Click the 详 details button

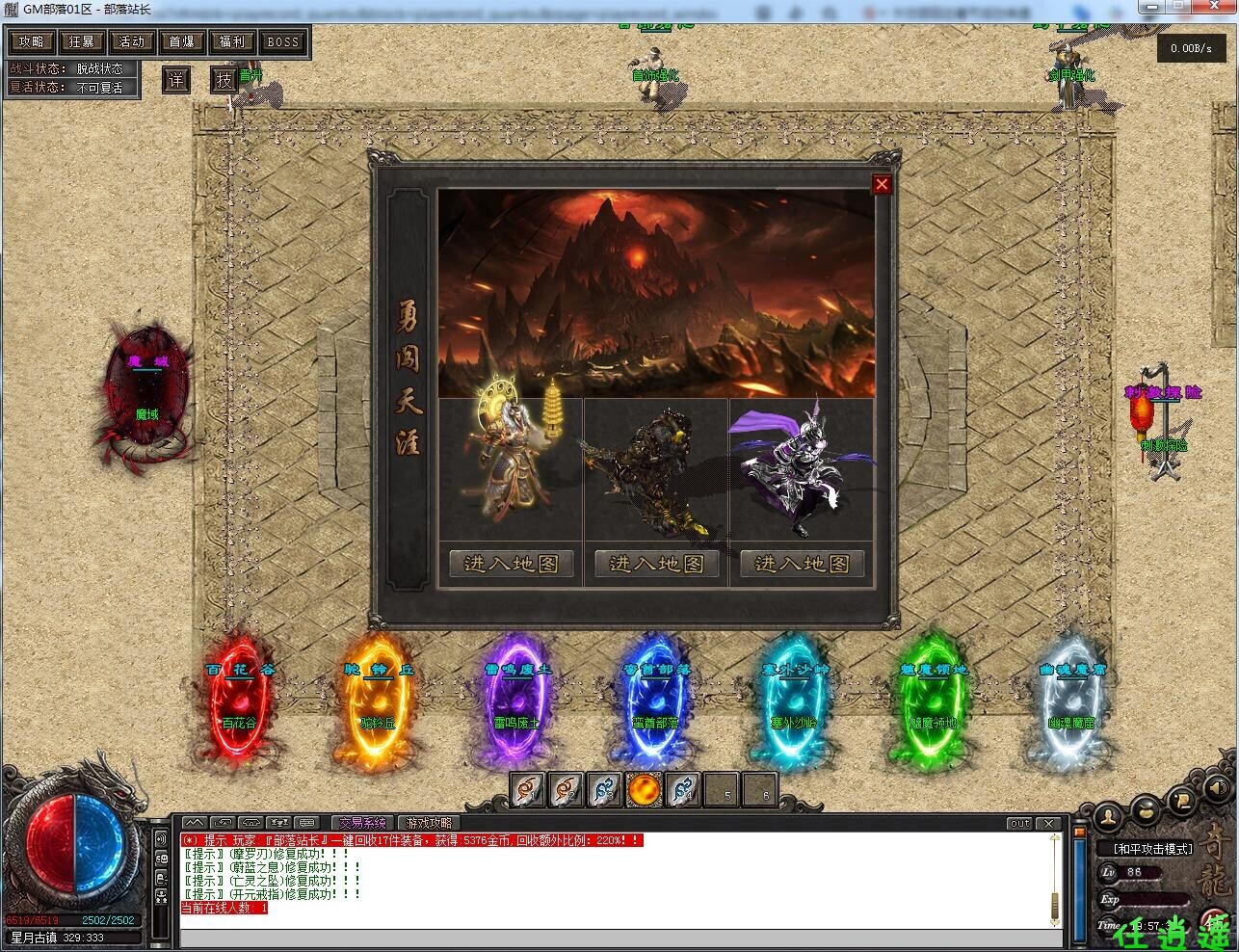pos(175,80)
